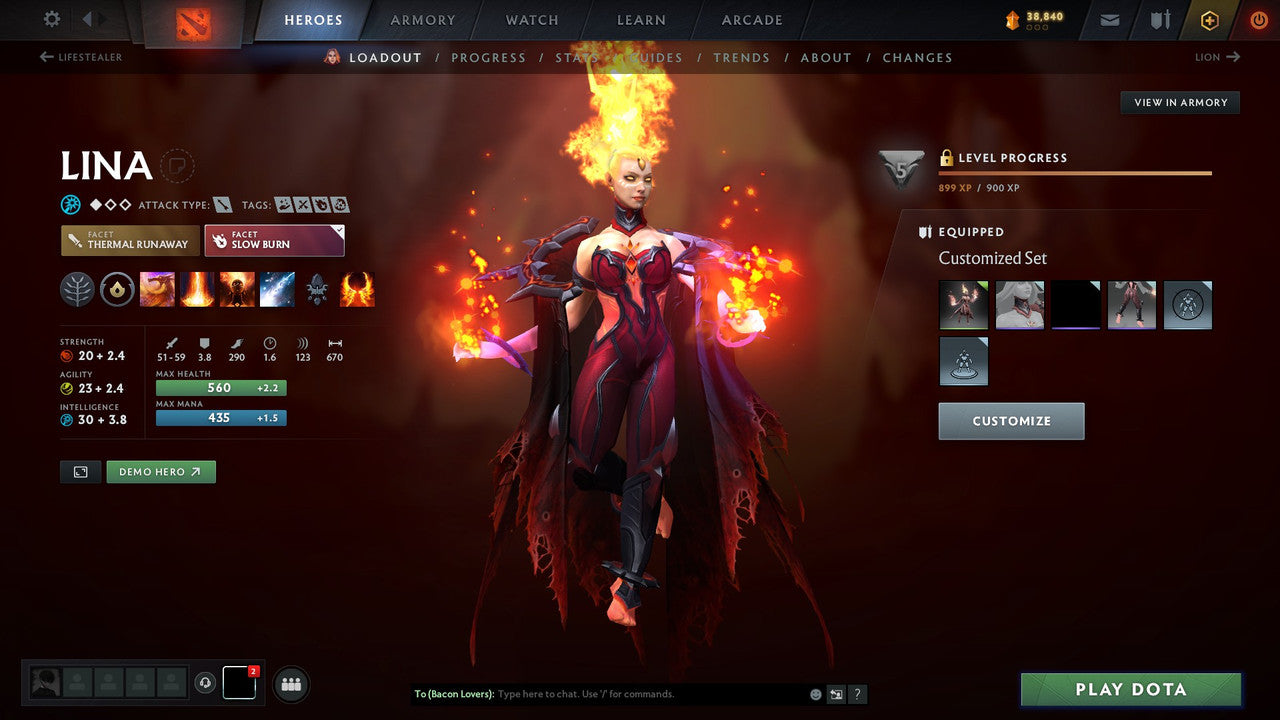Screen dimensions: 1280x720
Task: Click the XP level progress bar
Action: (1076, 175)
